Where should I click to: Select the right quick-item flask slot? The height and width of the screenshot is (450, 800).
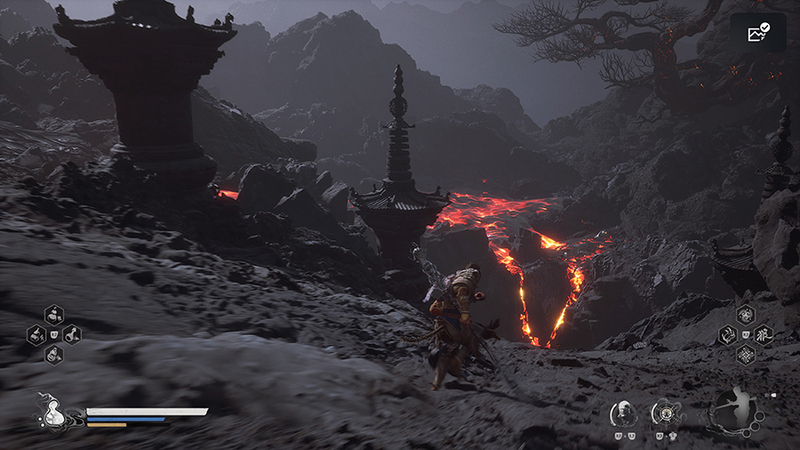71,334
